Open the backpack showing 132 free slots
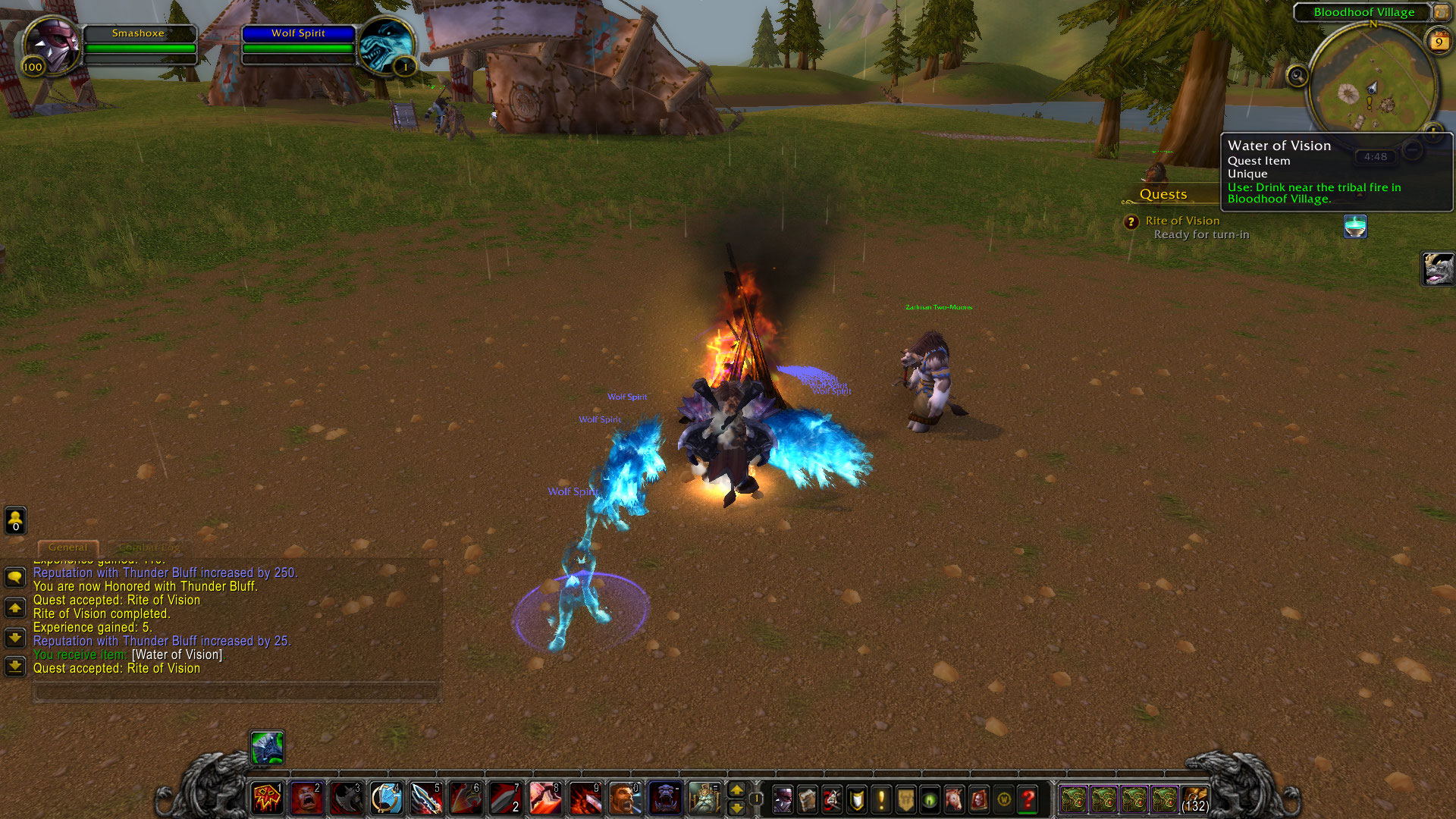This screenshot has width=1456, height=819. (1194, 799)
